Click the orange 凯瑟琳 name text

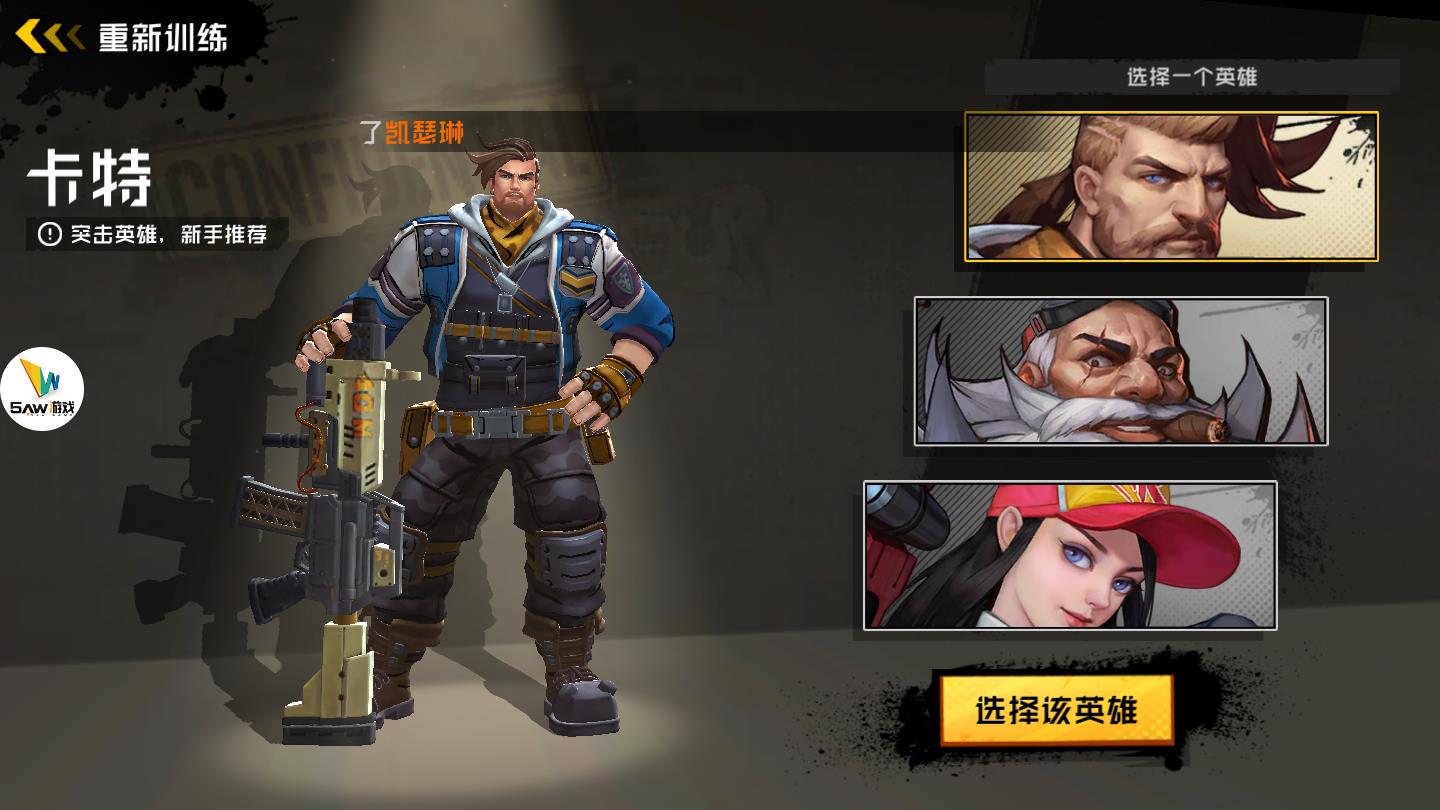pyautogui.click(x=423, y=128)
